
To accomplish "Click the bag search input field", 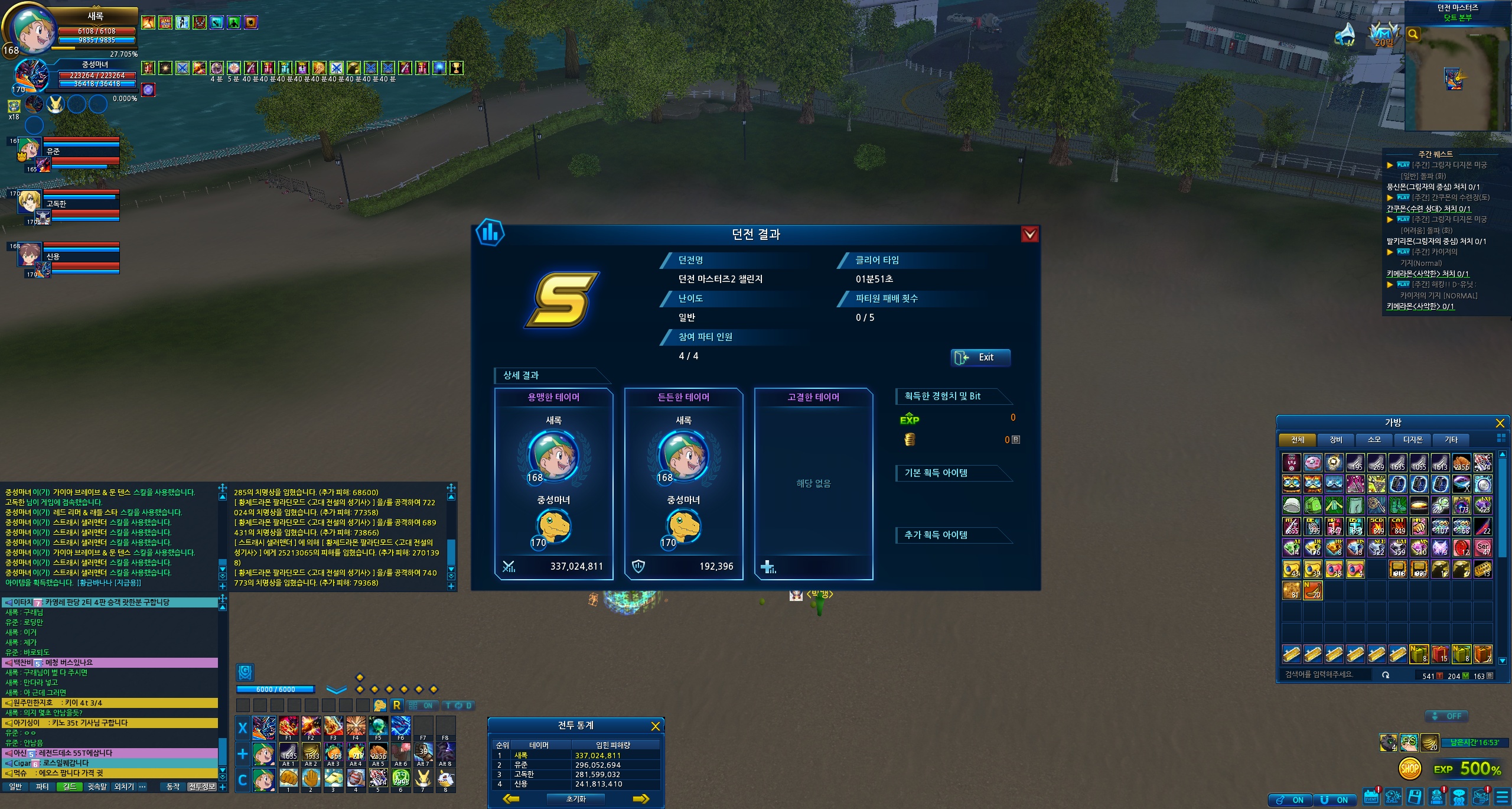I will (x=1329, y=674).
